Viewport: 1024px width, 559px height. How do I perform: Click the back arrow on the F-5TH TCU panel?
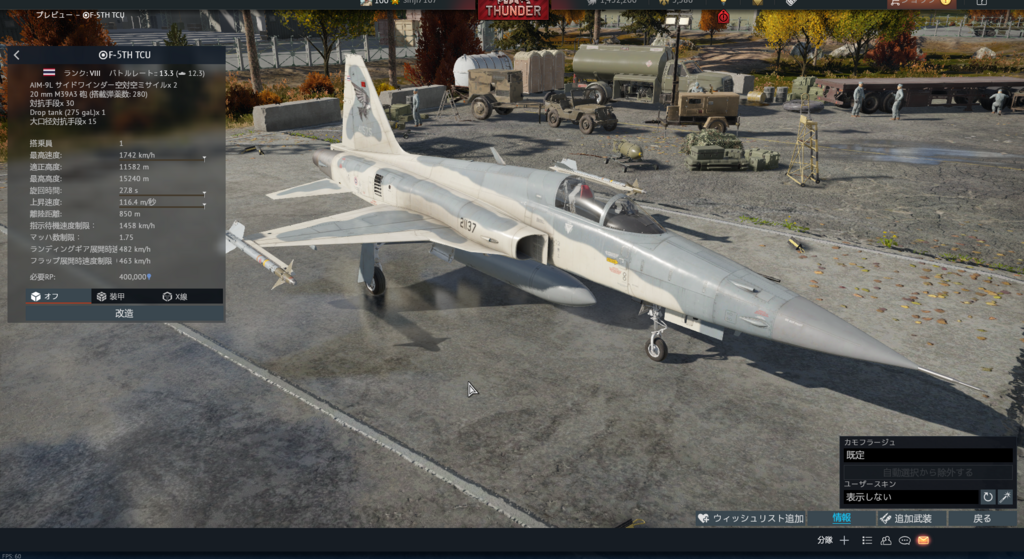point(16,55)
